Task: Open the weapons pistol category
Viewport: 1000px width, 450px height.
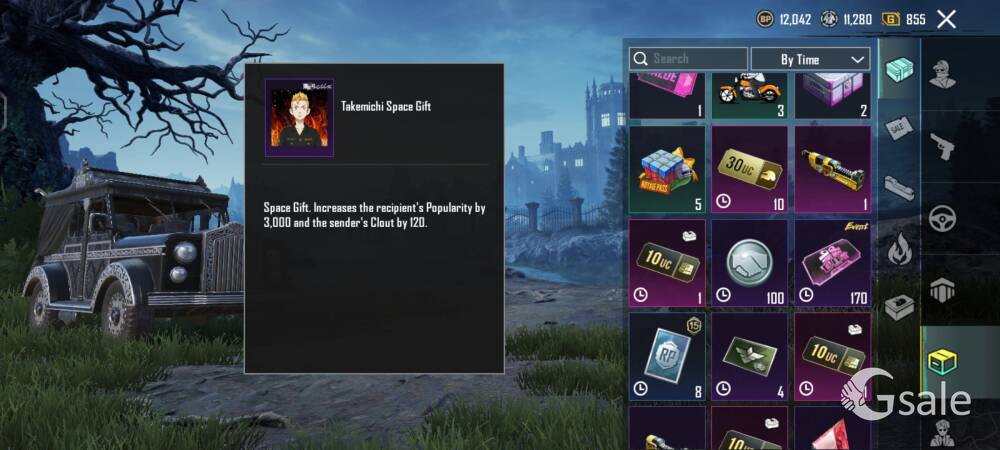Action: (942, 146)
